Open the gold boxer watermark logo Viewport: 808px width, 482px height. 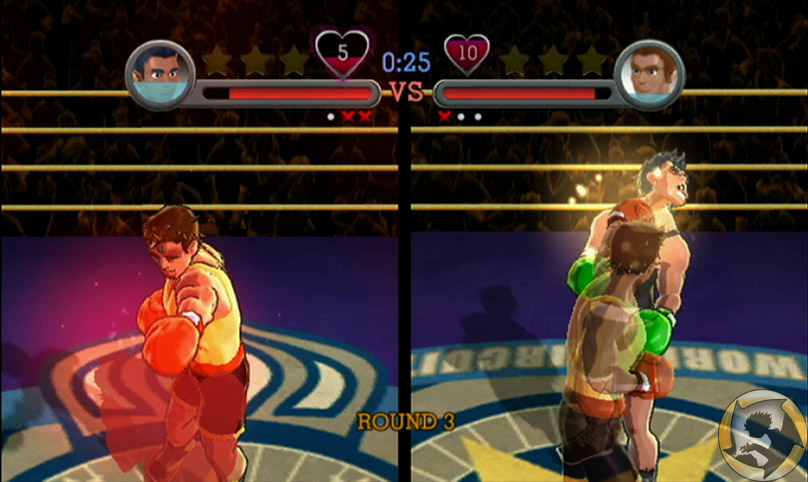761,436
